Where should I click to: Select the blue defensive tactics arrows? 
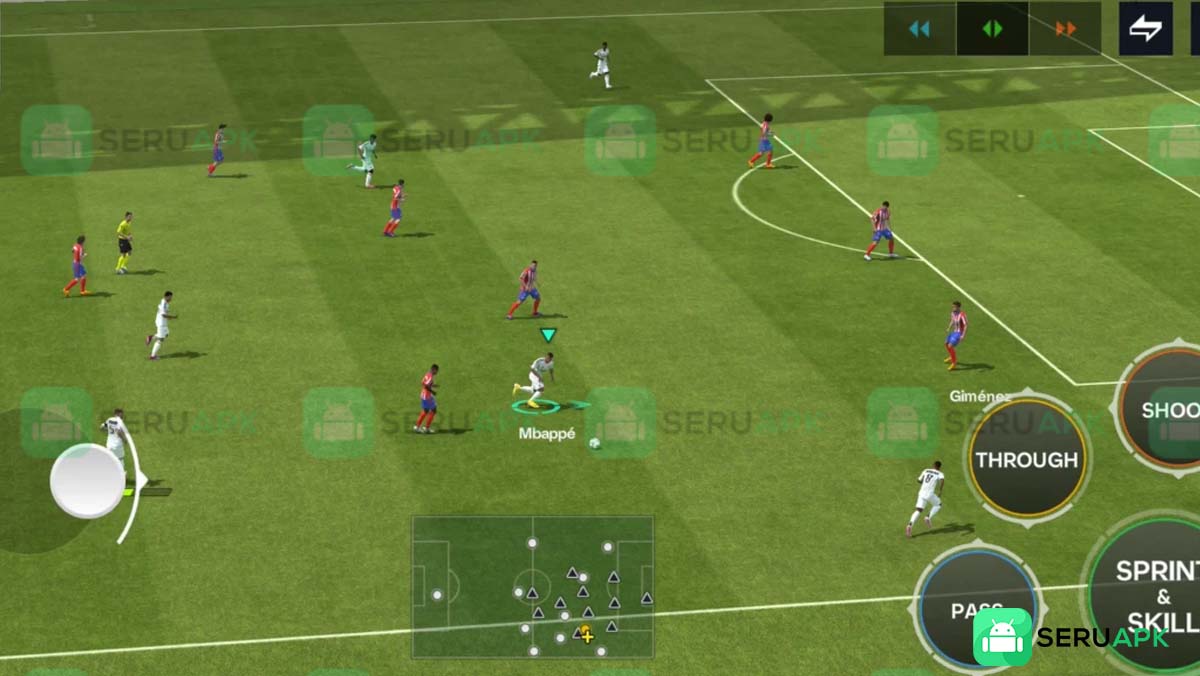pyautogui.click(x=919, y=29)
